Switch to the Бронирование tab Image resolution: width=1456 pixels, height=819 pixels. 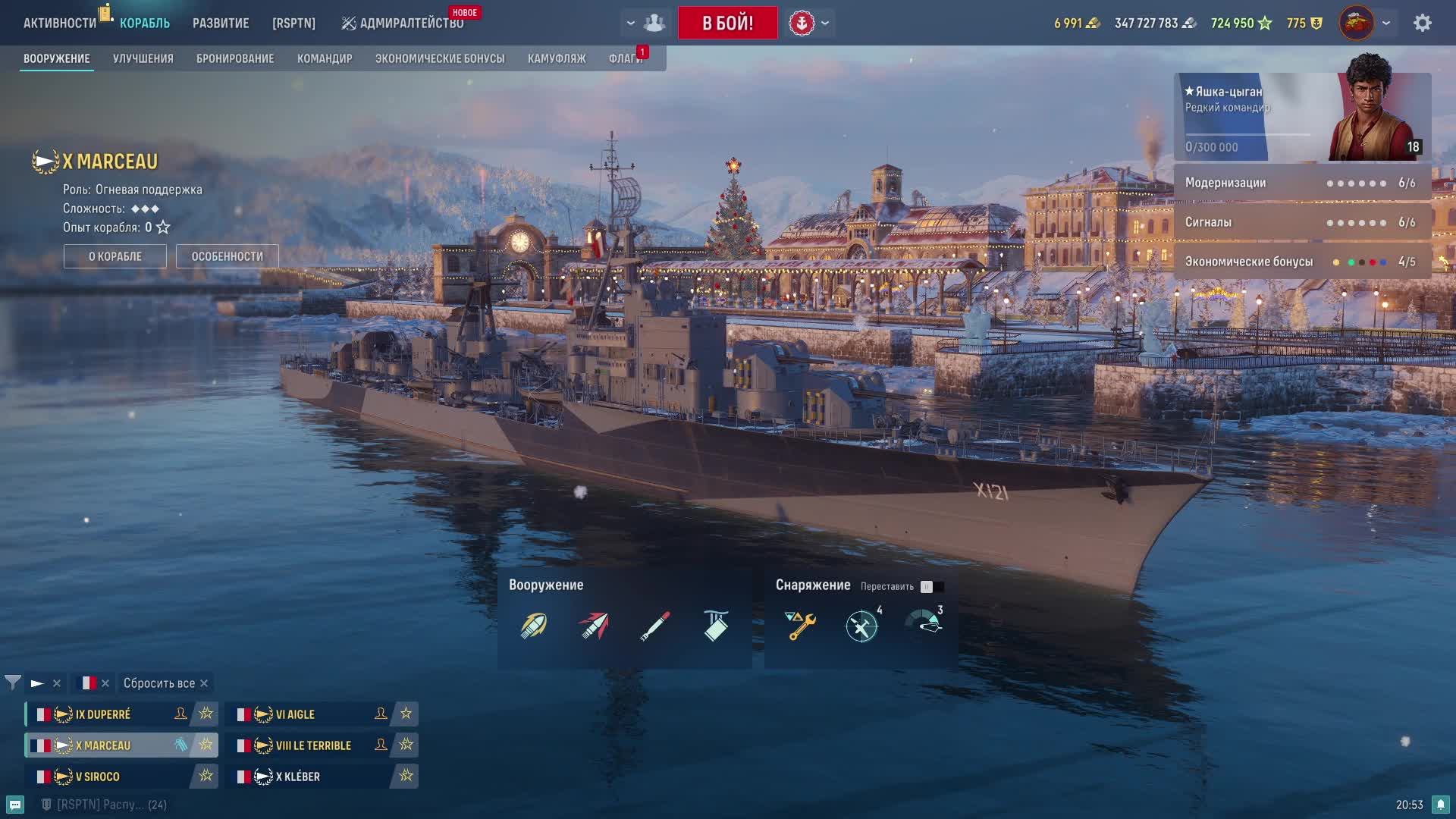point(235,58)
